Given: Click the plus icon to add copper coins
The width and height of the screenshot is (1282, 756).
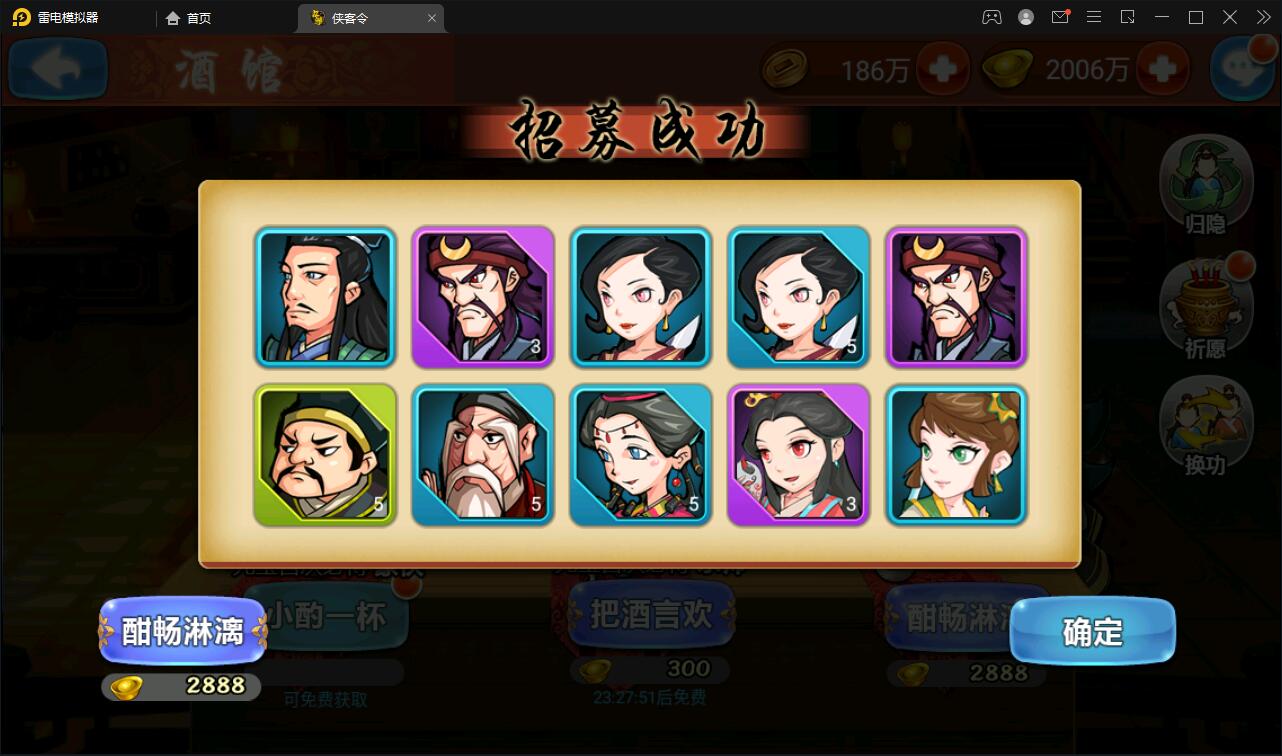Looking at the screenshot, I should [943, 70].
